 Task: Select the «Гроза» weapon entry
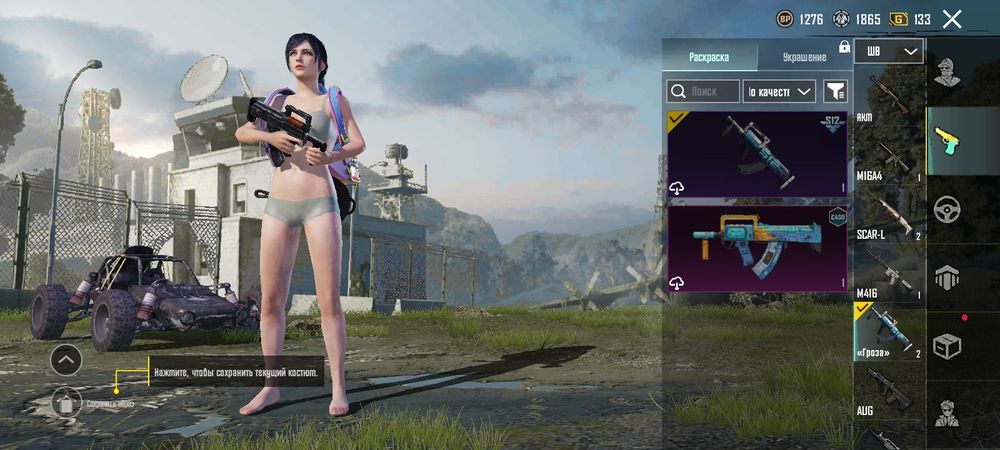pyautogui.click(x=889, y=332)
